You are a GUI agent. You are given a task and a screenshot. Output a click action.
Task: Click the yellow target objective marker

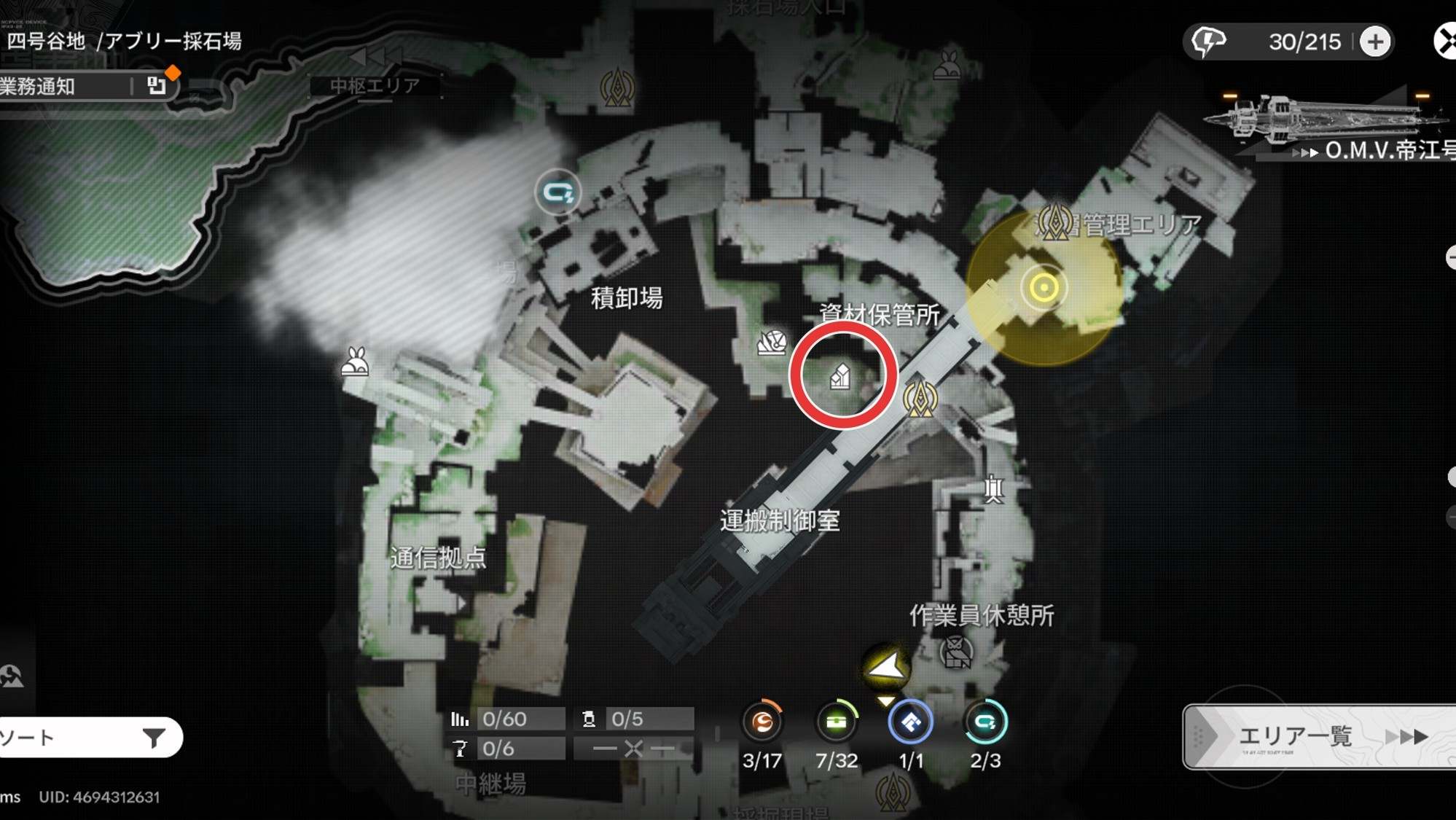click(x=1044, y=288)
